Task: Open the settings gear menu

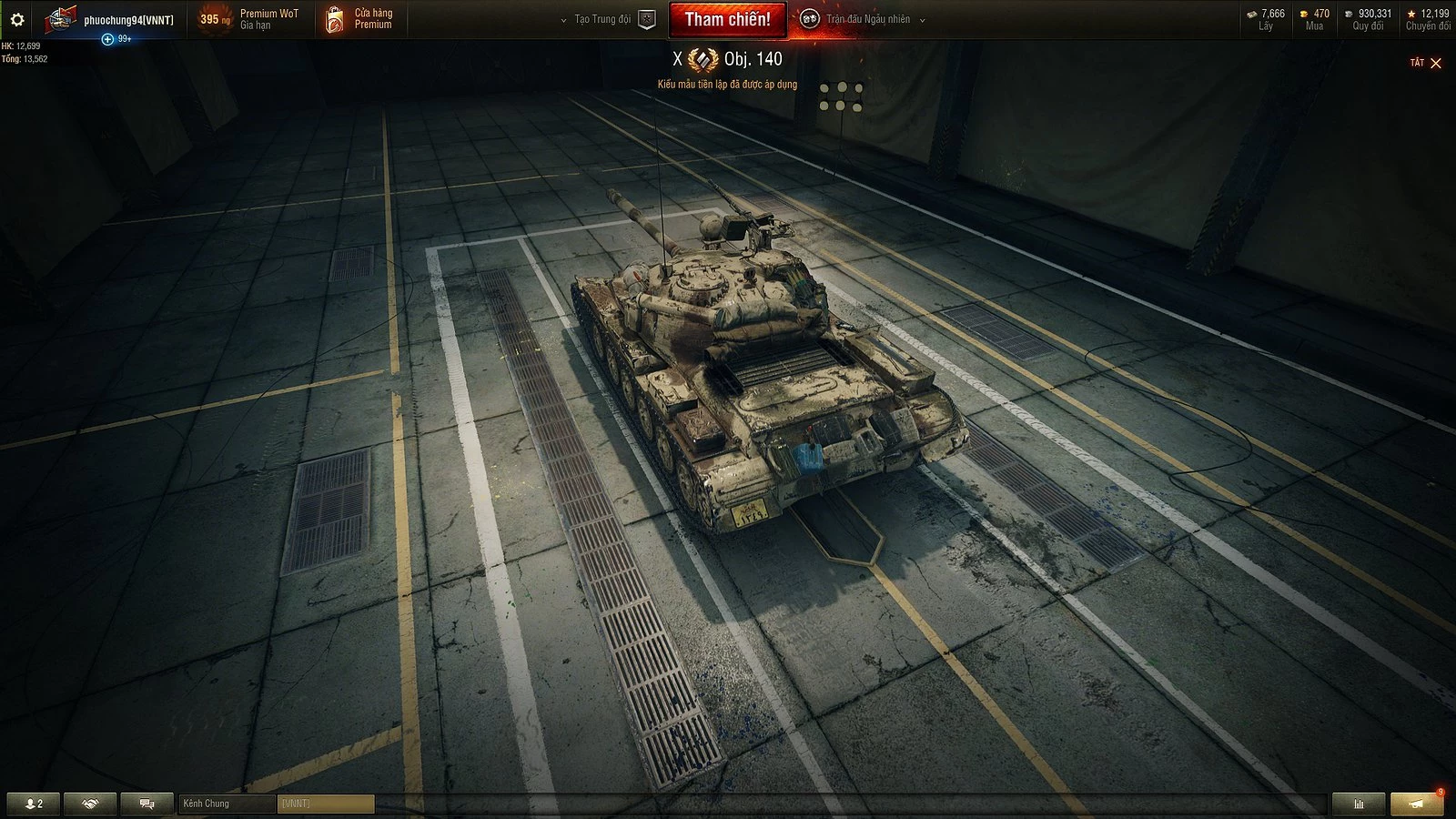Action: [18, 18]
